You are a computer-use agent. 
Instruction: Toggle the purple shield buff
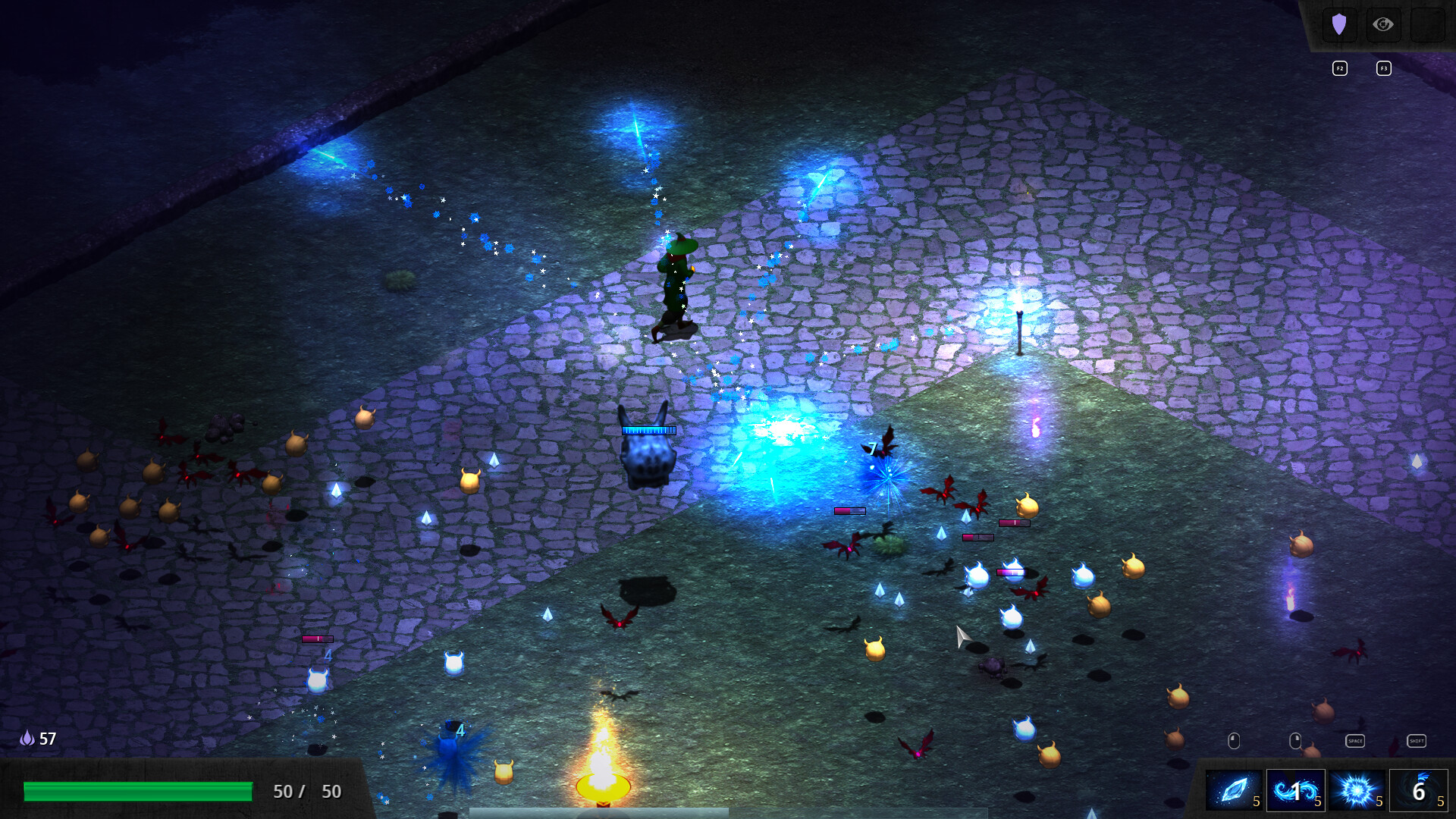1340,24
